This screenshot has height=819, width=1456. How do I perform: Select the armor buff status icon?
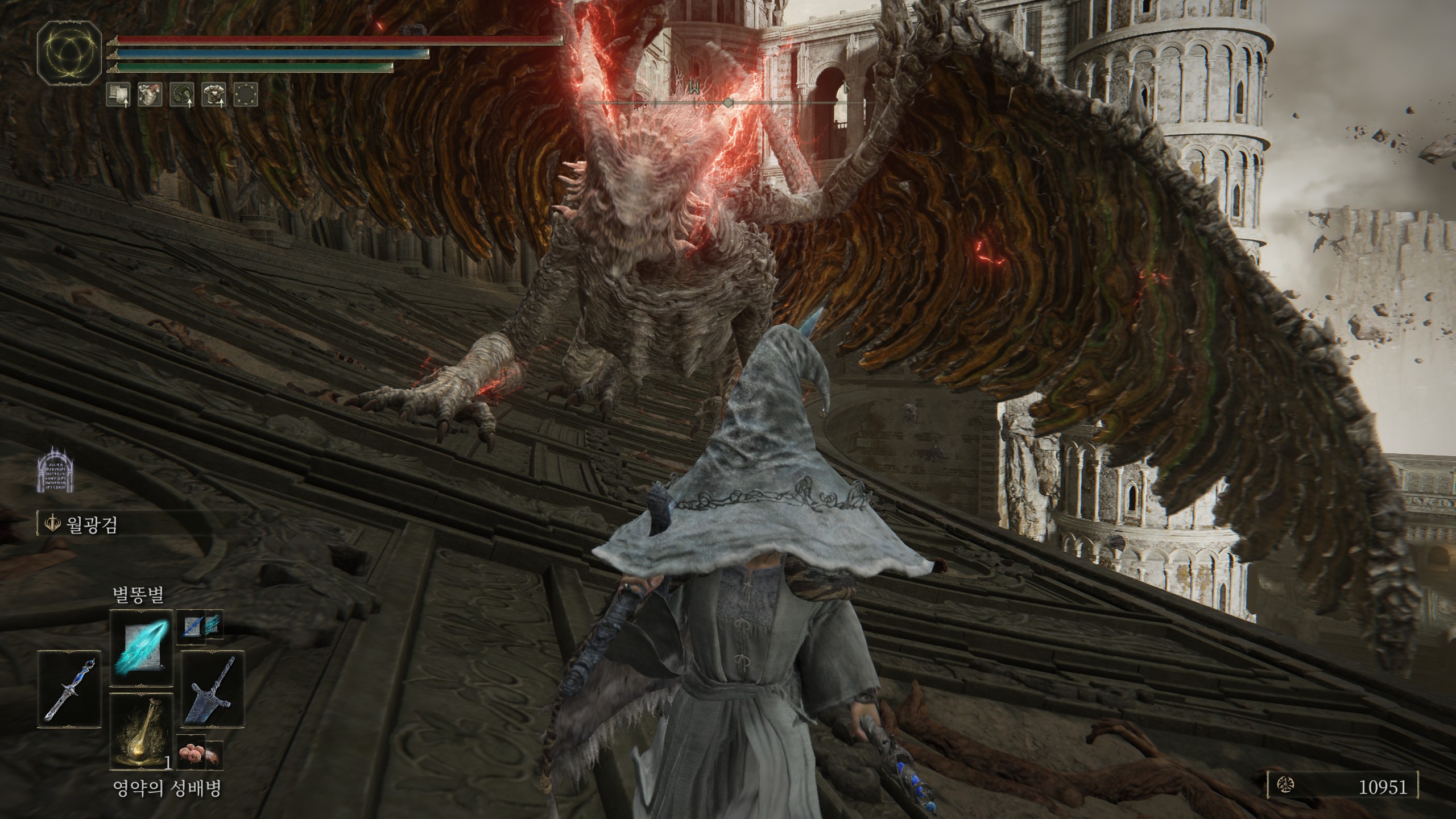[x=214, y=94]
